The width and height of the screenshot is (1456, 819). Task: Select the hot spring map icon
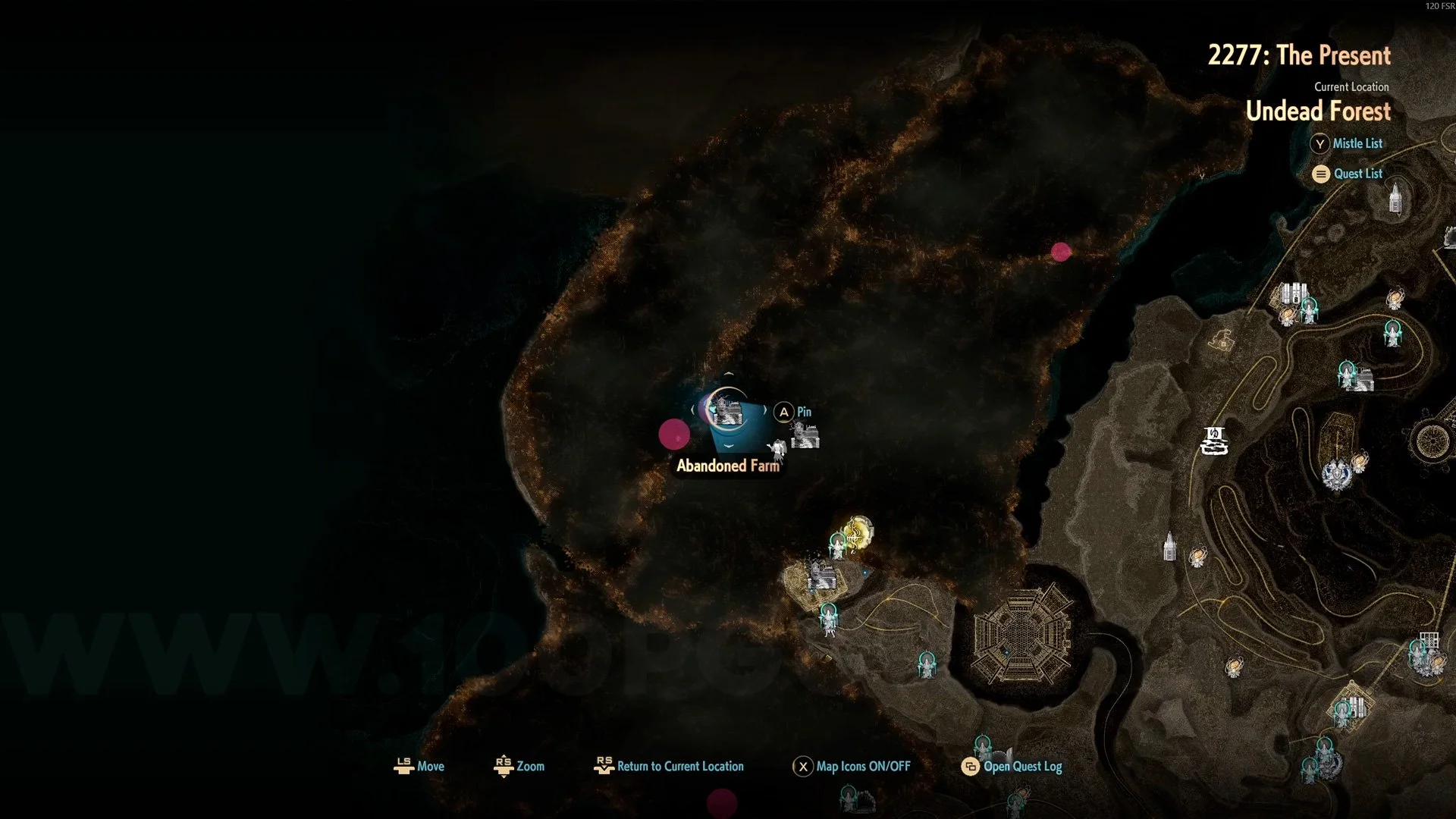pos(1214,441)
